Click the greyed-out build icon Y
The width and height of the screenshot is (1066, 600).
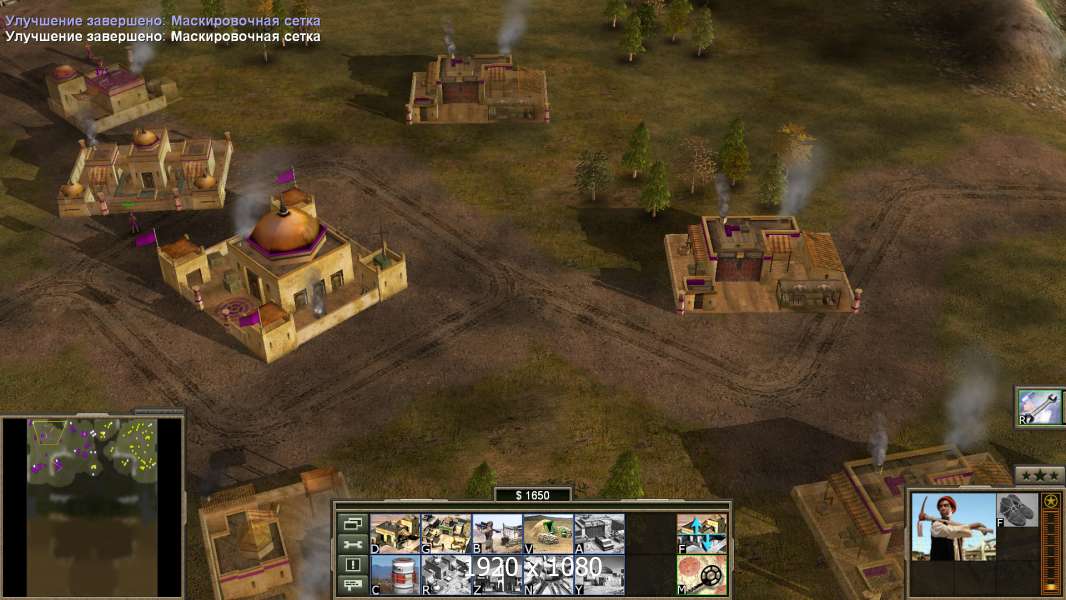pyautogui.click(x=599, y=574)
